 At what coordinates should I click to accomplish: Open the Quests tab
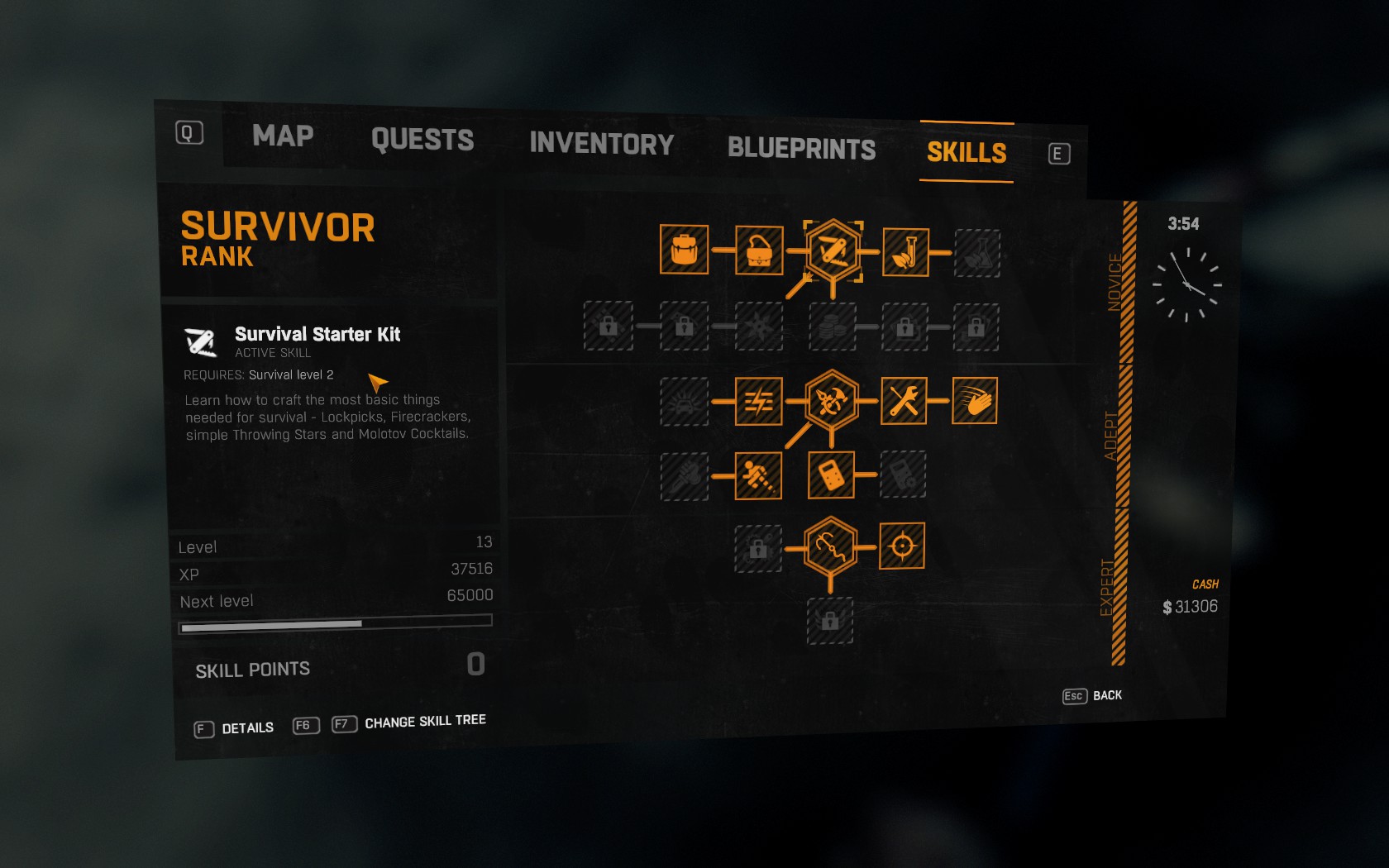pyautogui.click(x=422, y=140)
